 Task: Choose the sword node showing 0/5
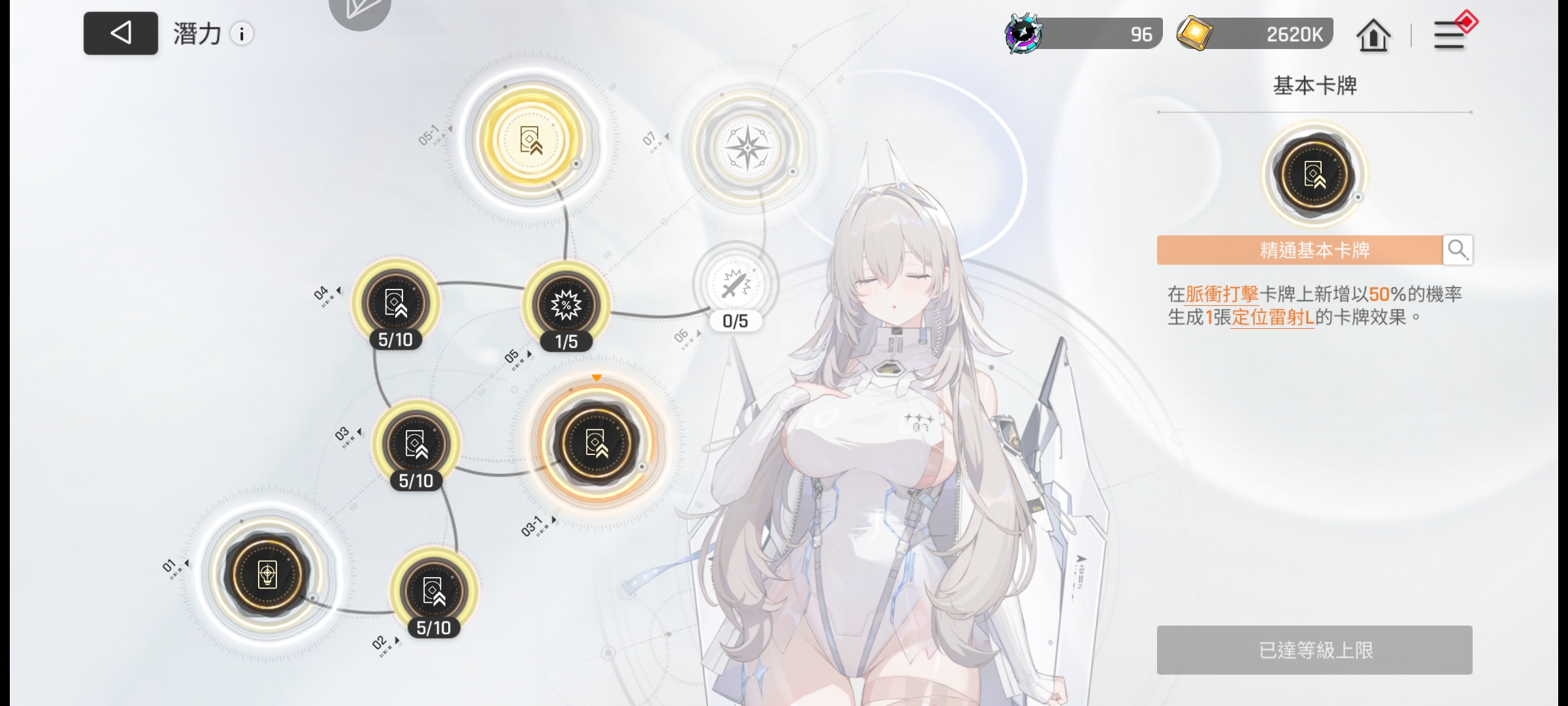pos(736,285)
